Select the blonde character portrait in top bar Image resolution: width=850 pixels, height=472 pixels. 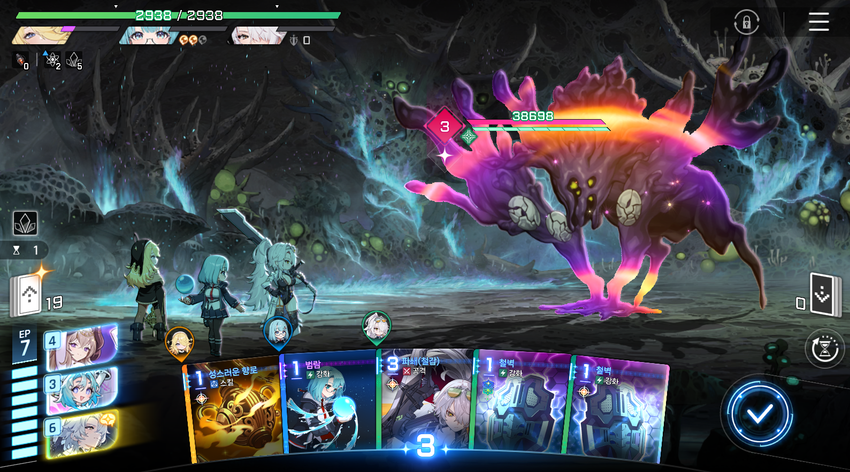[x=36, y=37]
